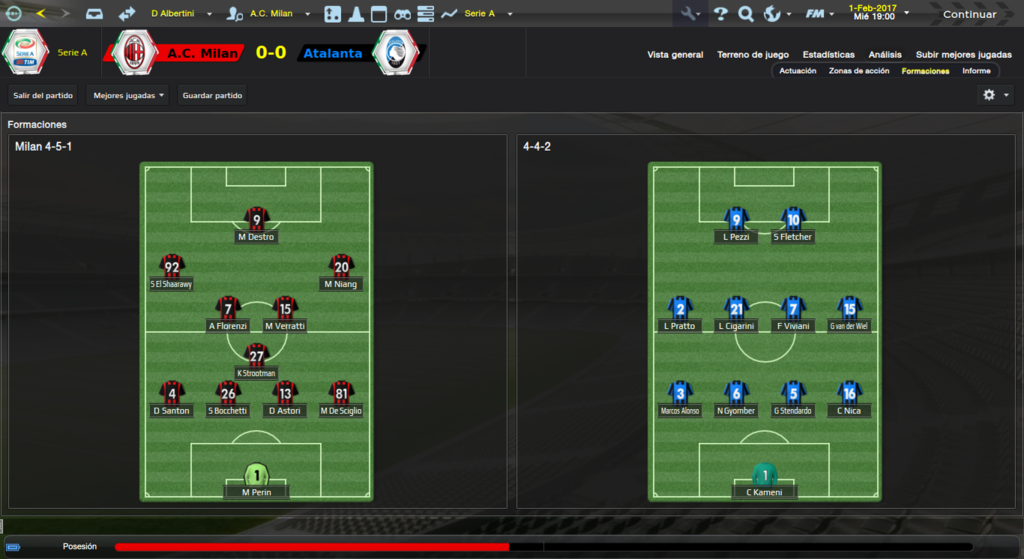
Task: Click the magnifying glass search icon
Action: click(745, 14)
